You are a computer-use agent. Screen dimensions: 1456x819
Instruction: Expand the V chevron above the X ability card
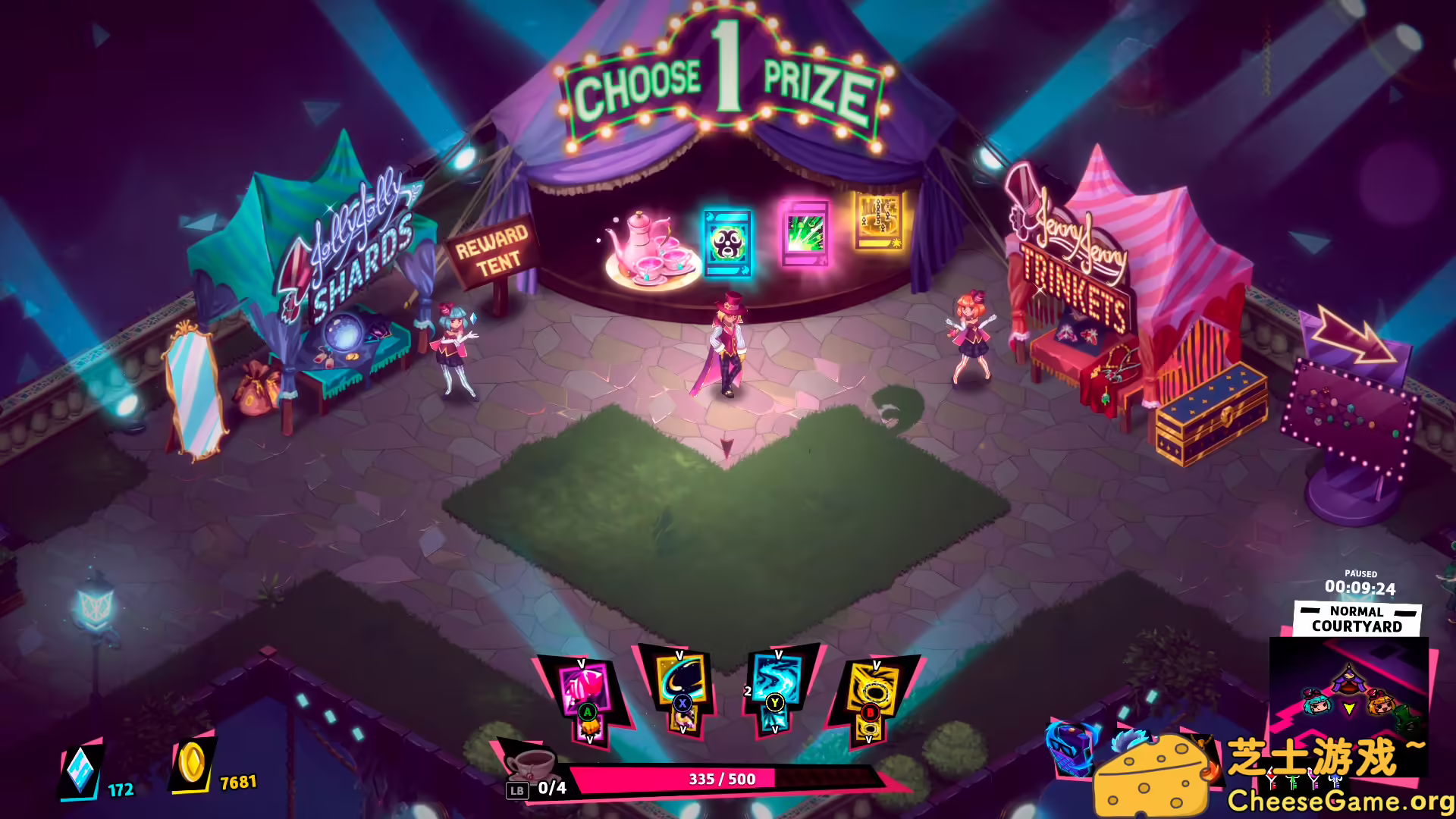679,655
